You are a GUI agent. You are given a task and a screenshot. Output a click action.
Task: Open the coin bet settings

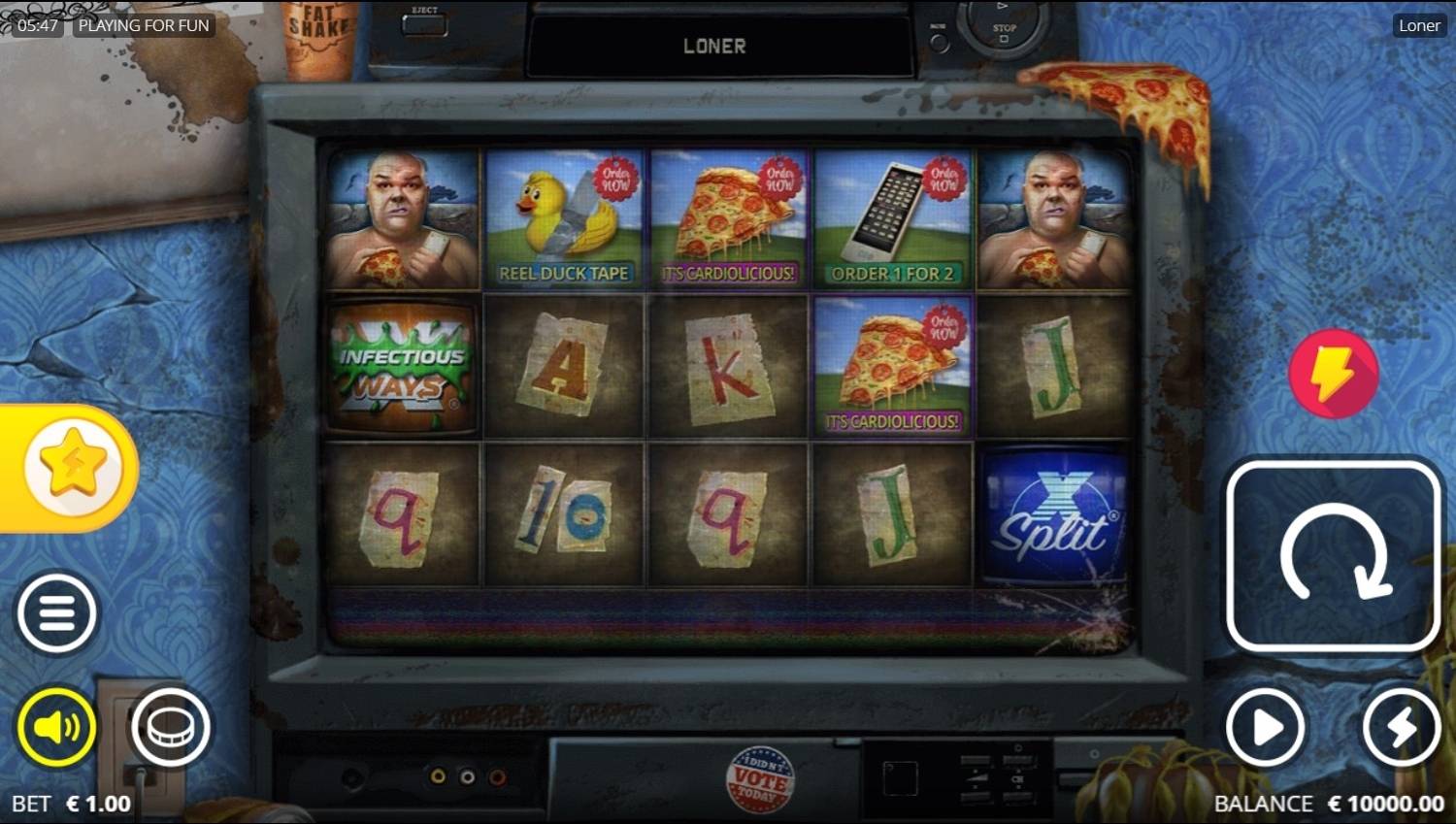click(171, 727)
